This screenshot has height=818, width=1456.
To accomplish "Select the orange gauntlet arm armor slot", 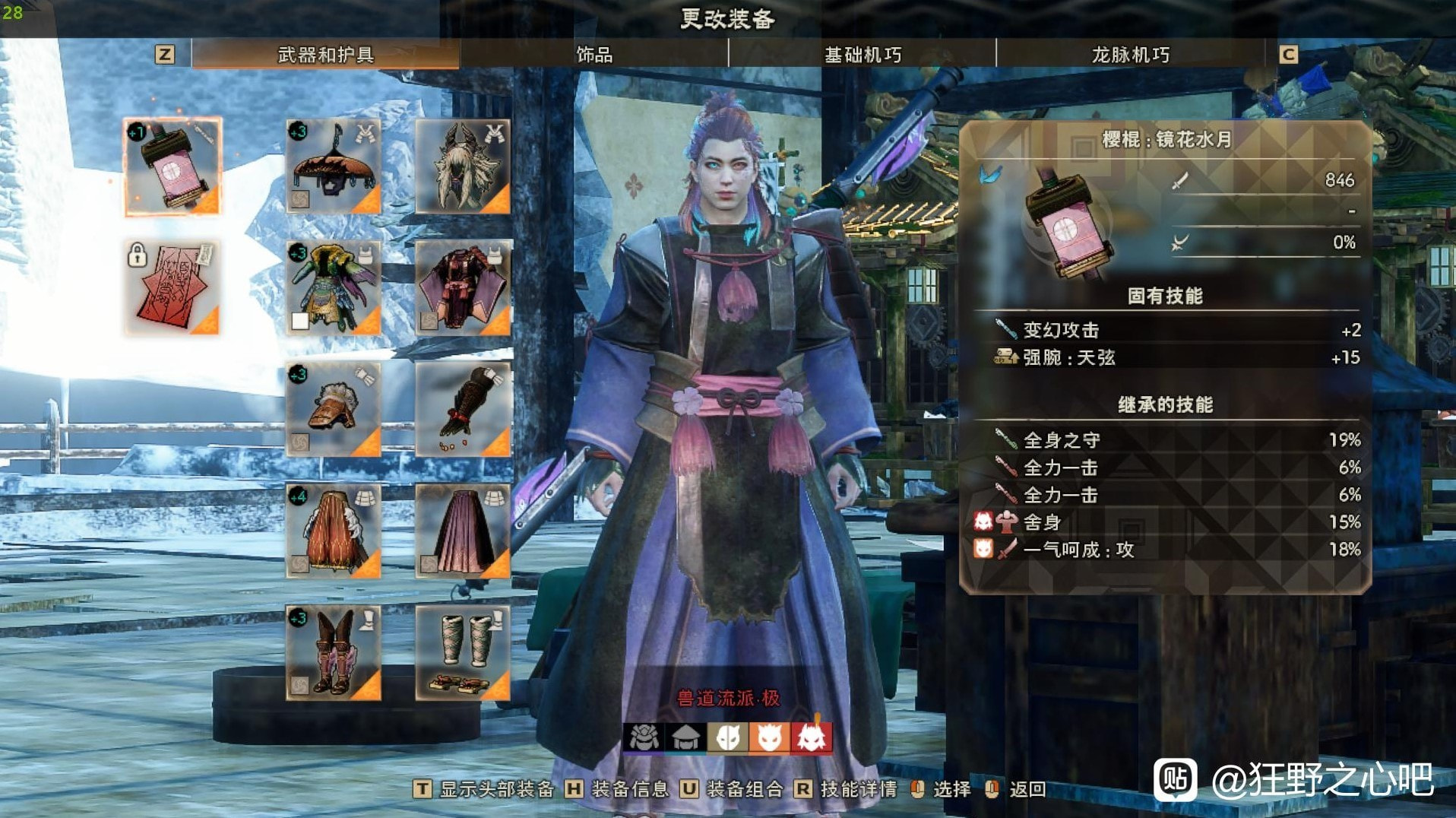I will (x=333, y=410).
